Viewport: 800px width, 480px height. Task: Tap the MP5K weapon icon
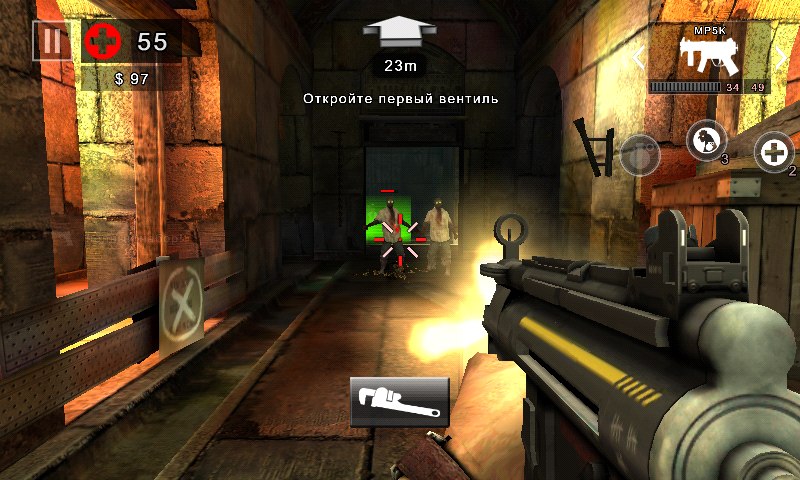pyautogui.click(x=708, y=55)
